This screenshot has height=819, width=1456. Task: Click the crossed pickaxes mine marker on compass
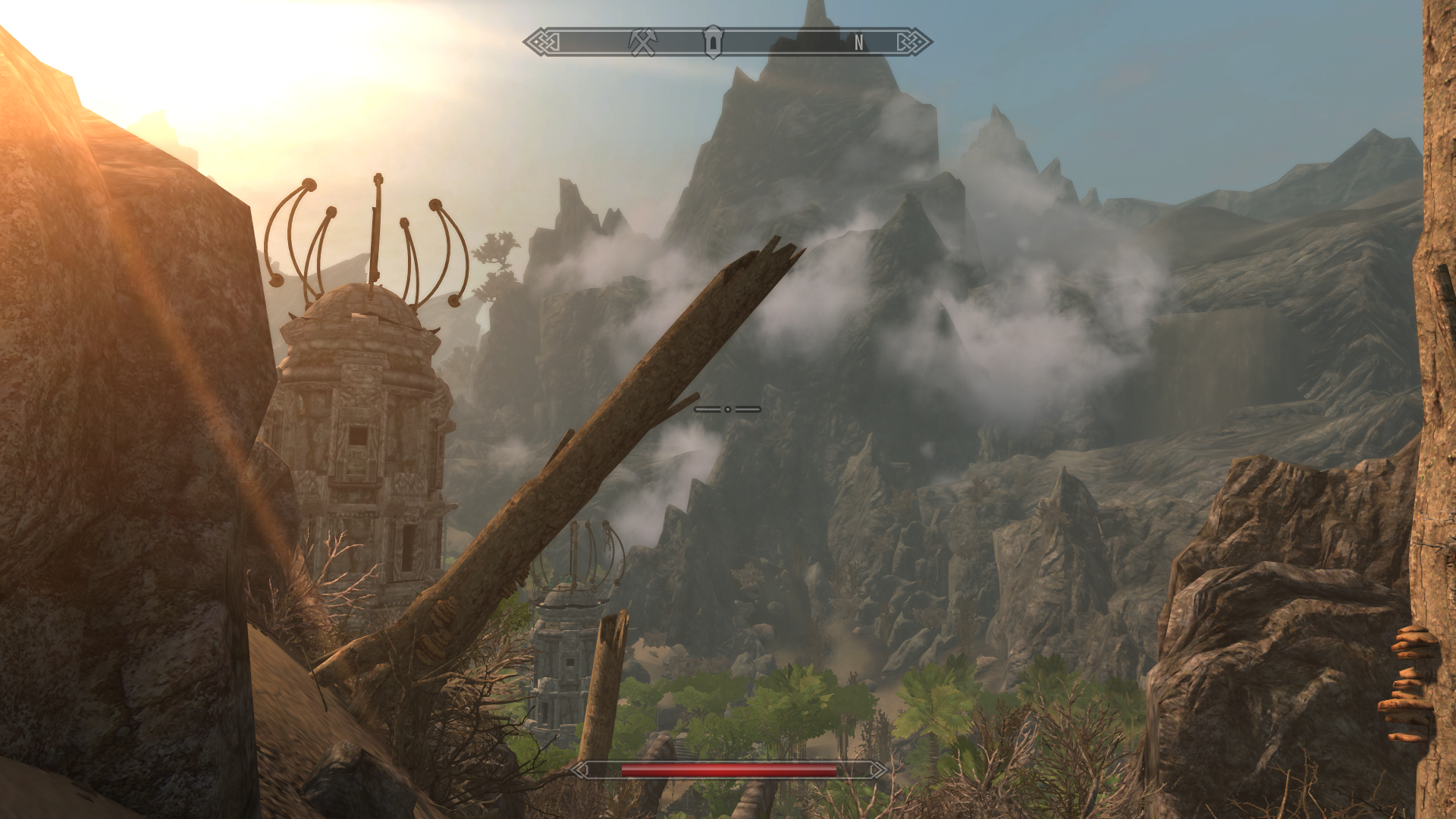642,42
